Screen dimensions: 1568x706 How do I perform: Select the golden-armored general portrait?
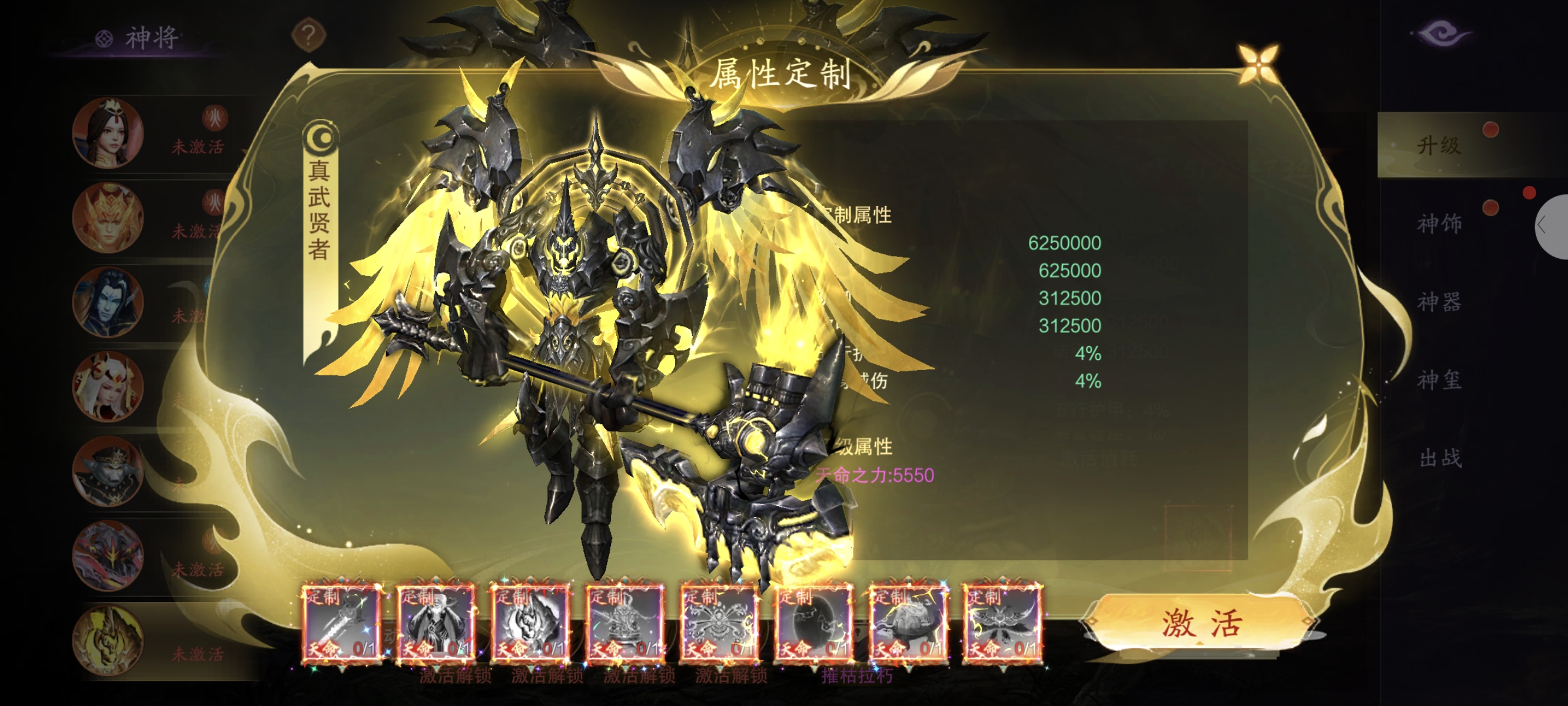pyautogui.click(x=108, y=640)
